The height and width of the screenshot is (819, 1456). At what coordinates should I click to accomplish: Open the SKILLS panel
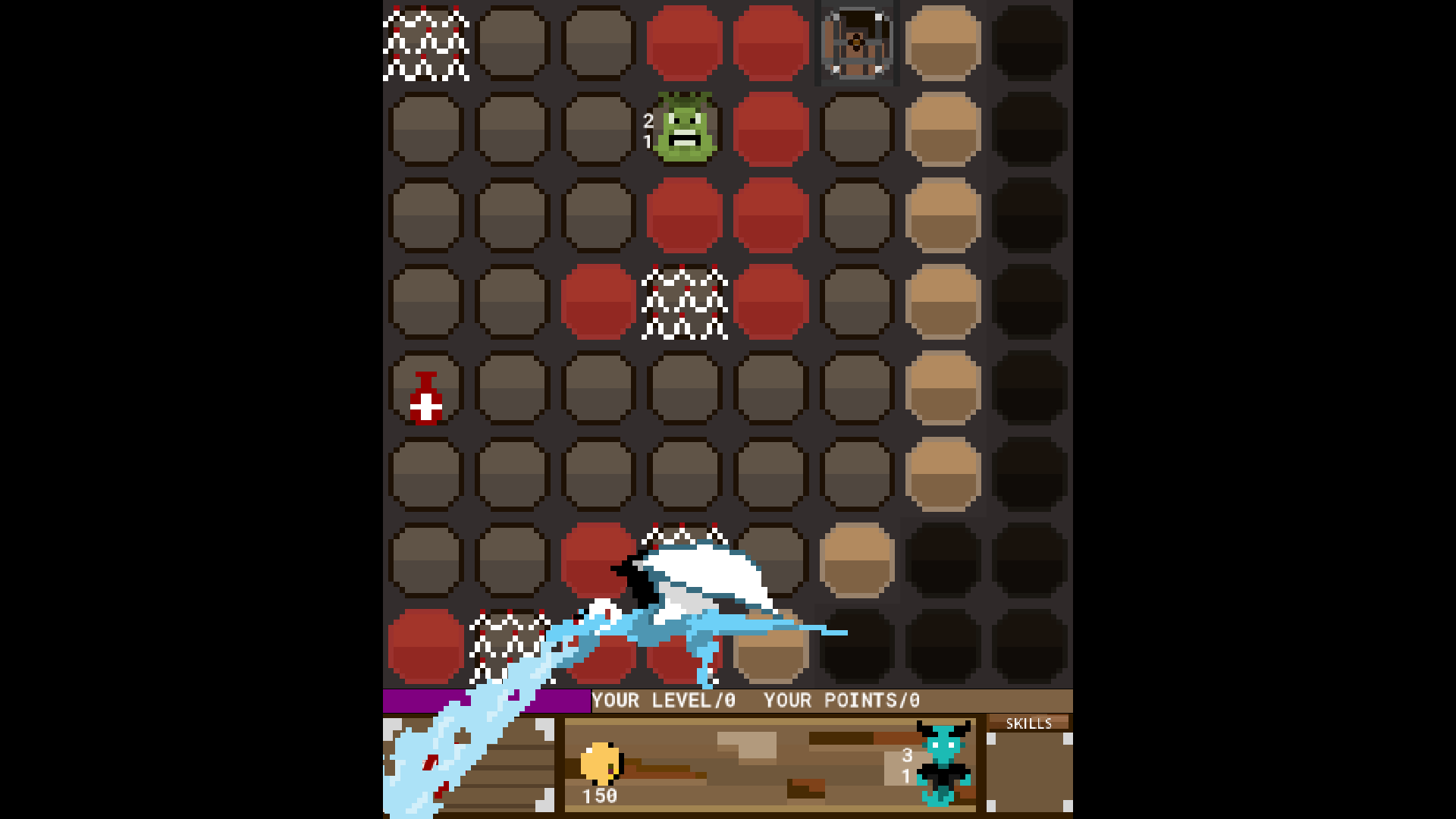tap(1028, 766)
